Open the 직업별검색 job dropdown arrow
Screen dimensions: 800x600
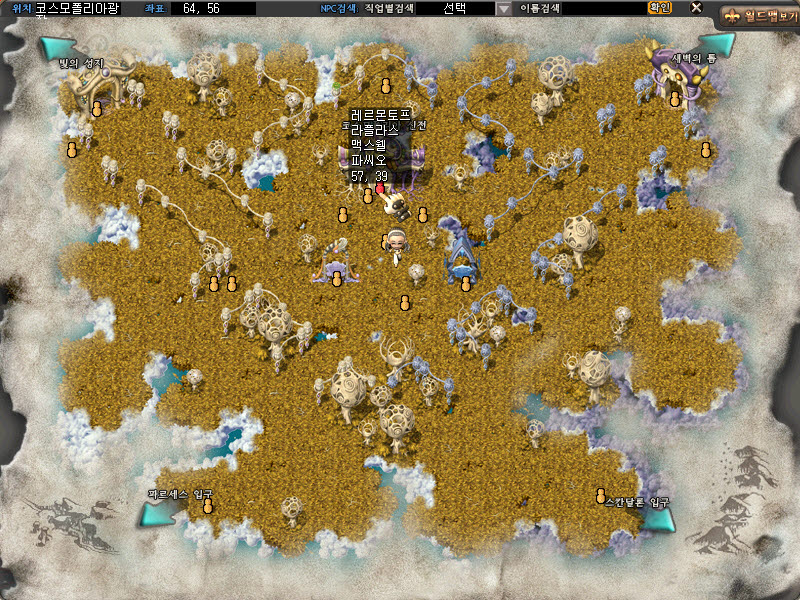[503, 8]
